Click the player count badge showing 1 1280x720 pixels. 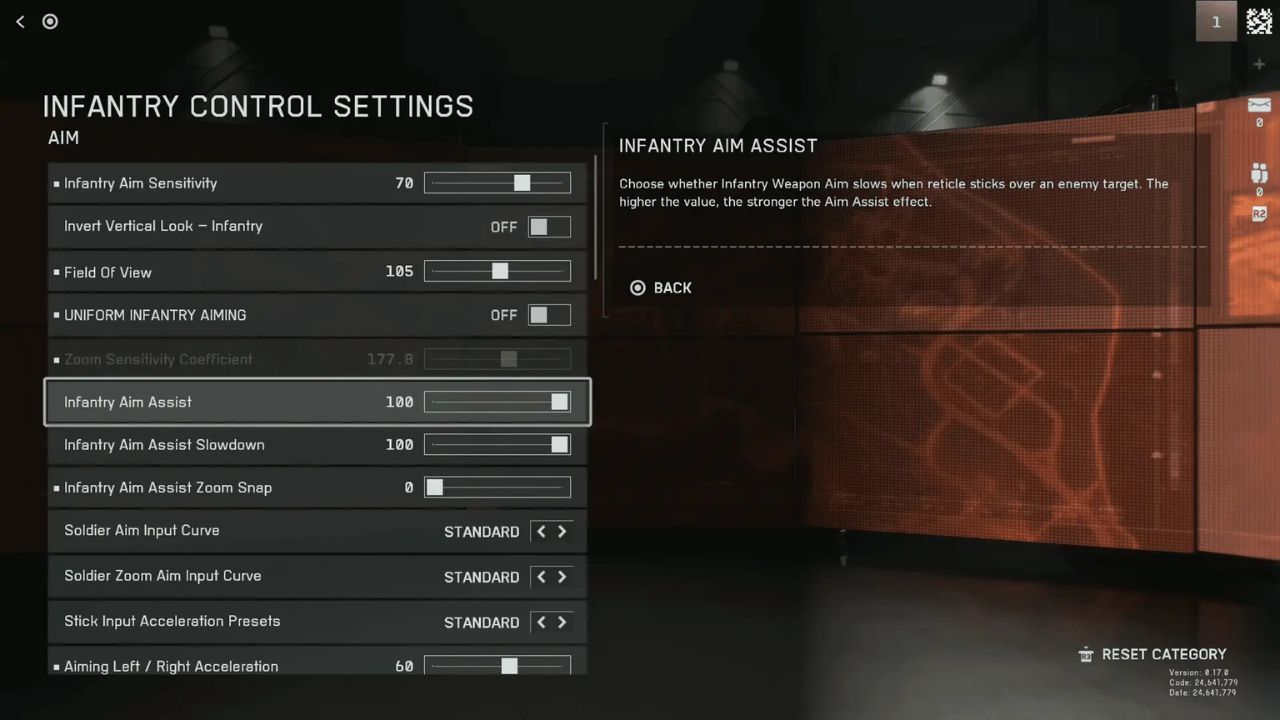click(1216, 21)
